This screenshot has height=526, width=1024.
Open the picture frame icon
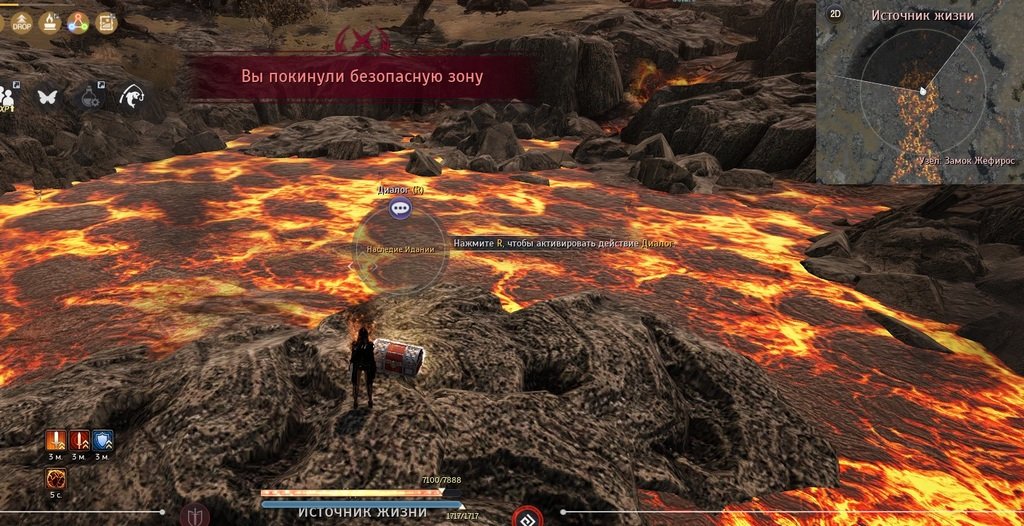click(x=106, y=21)
